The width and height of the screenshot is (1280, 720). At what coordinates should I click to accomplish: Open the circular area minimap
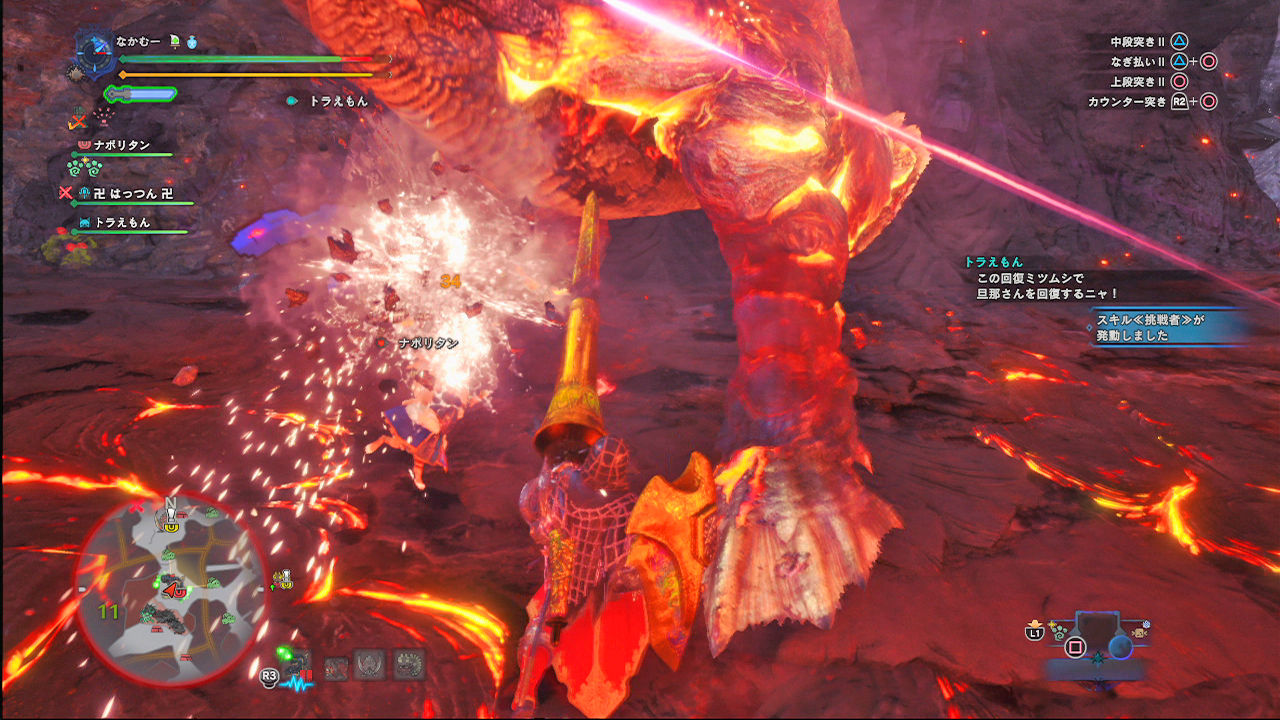[x=170, y=592]
